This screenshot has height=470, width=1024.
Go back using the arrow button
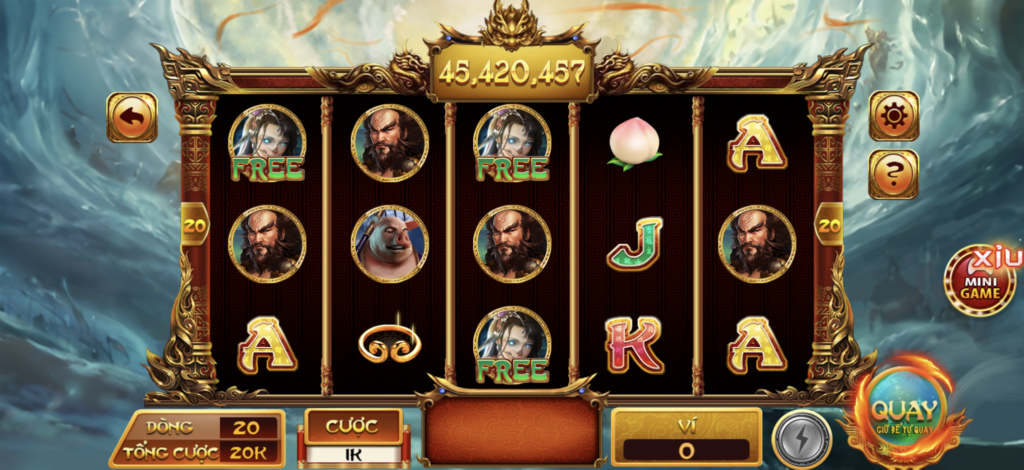click(x=132, y=117)
